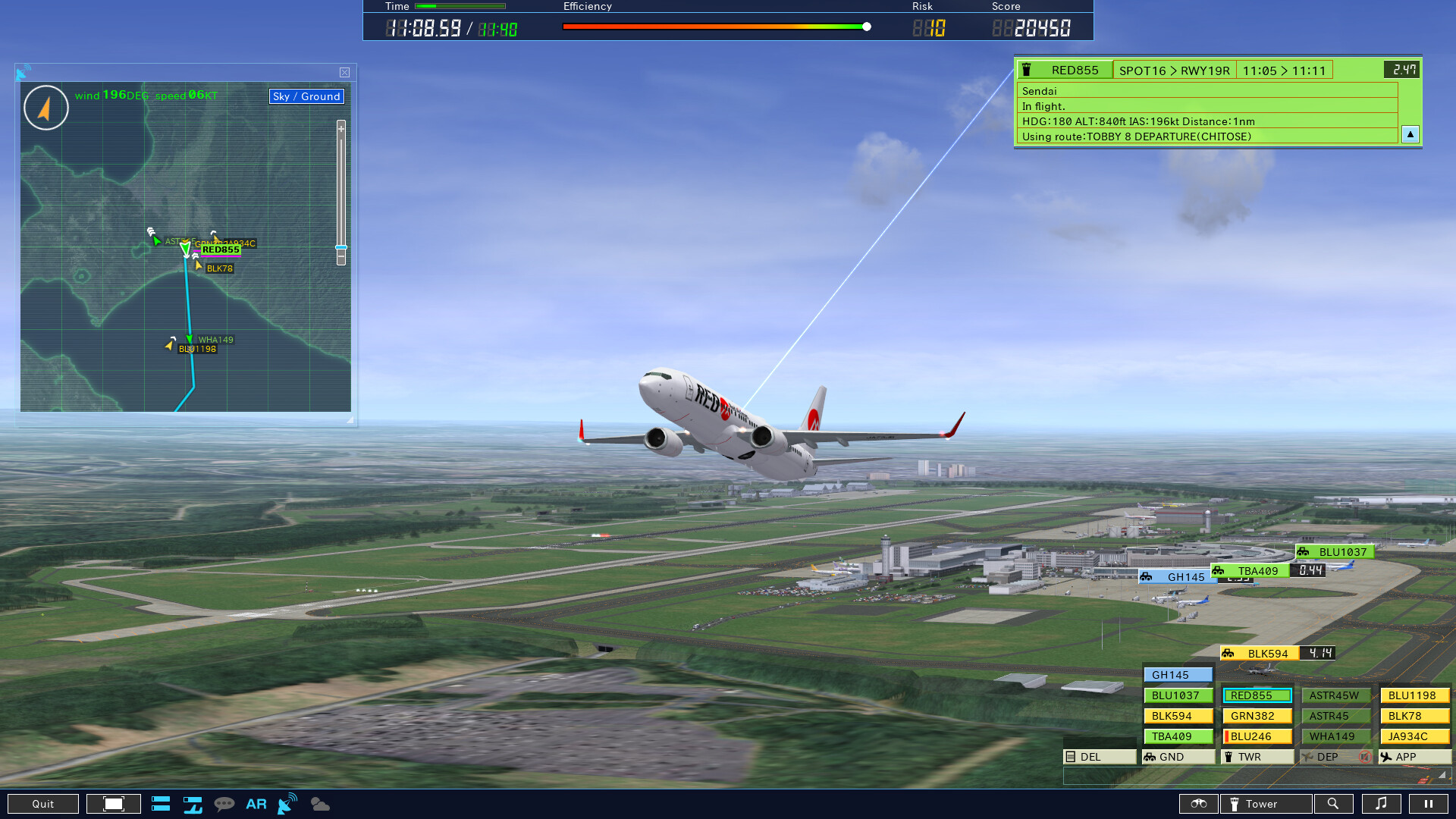Select the binoculars view icon
1456x819 pixels.
tap(1199, 804)
